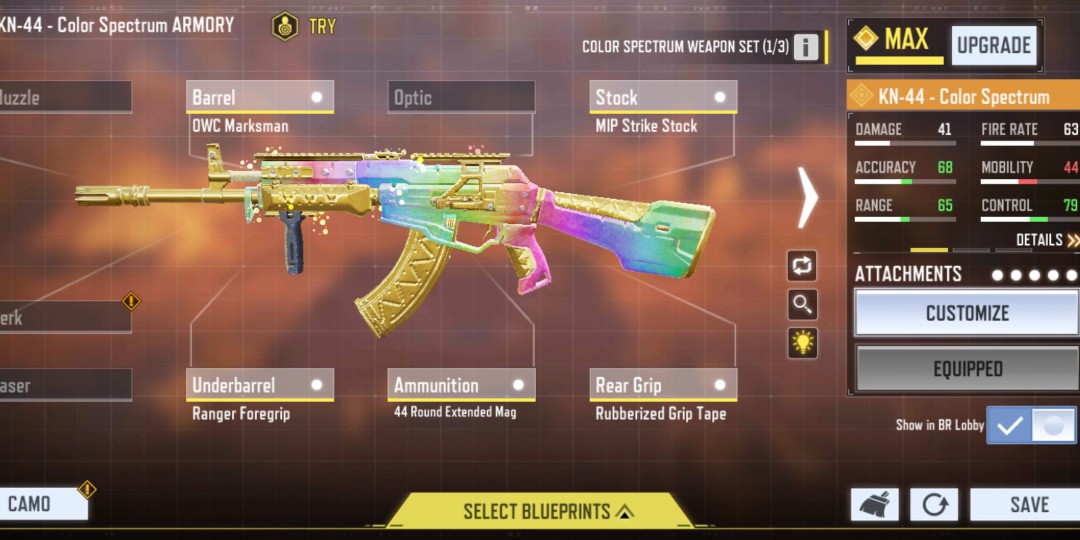Image resolution: width=1080 pixels, height=540 pixels.
Task: Open the Stock attachment slot
Action: pyautogui.click(x=663, y=97)
